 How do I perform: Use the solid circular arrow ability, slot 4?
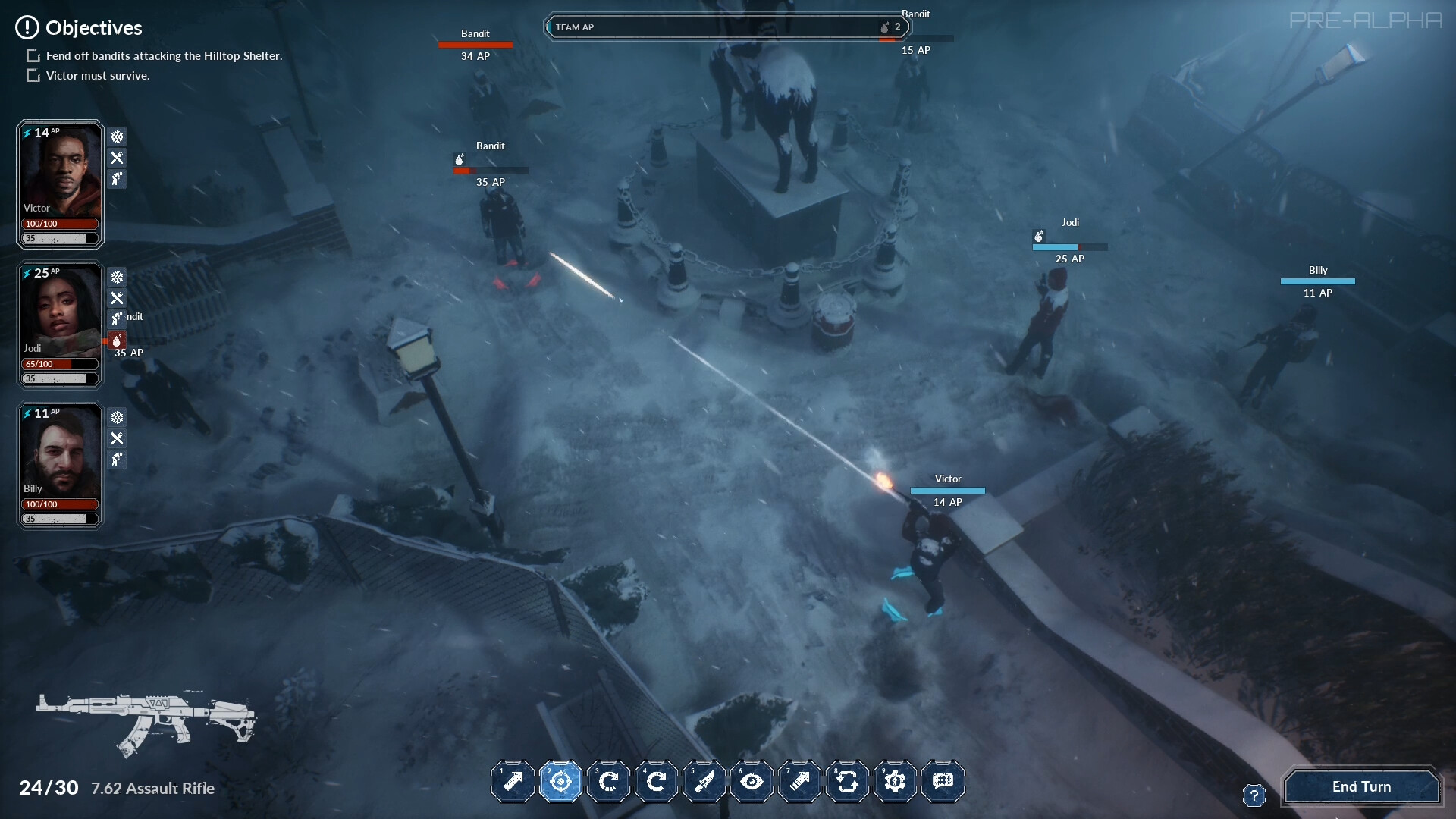[x=657, y=781]
